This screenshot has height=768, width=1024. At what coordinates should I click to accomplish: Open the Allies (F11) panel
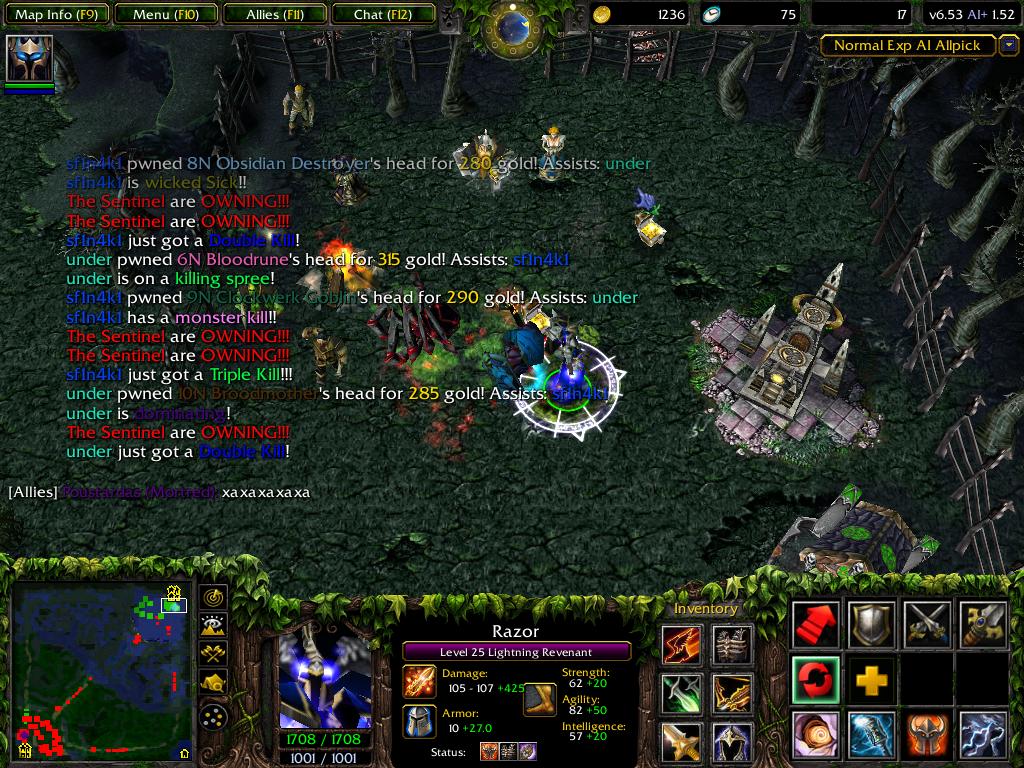(274, 15)
